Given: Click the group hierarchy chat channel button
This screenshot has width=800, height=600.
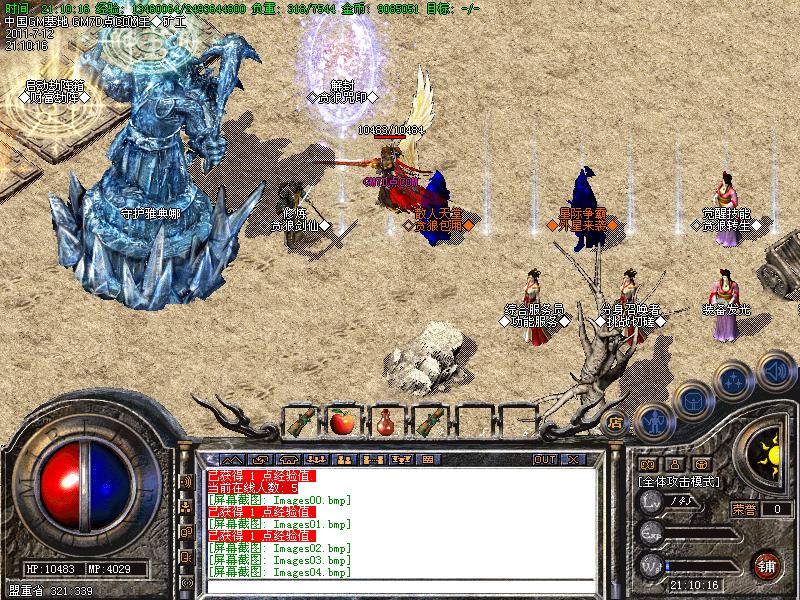Looking at the screenshot, I should (x=186, y=507).
